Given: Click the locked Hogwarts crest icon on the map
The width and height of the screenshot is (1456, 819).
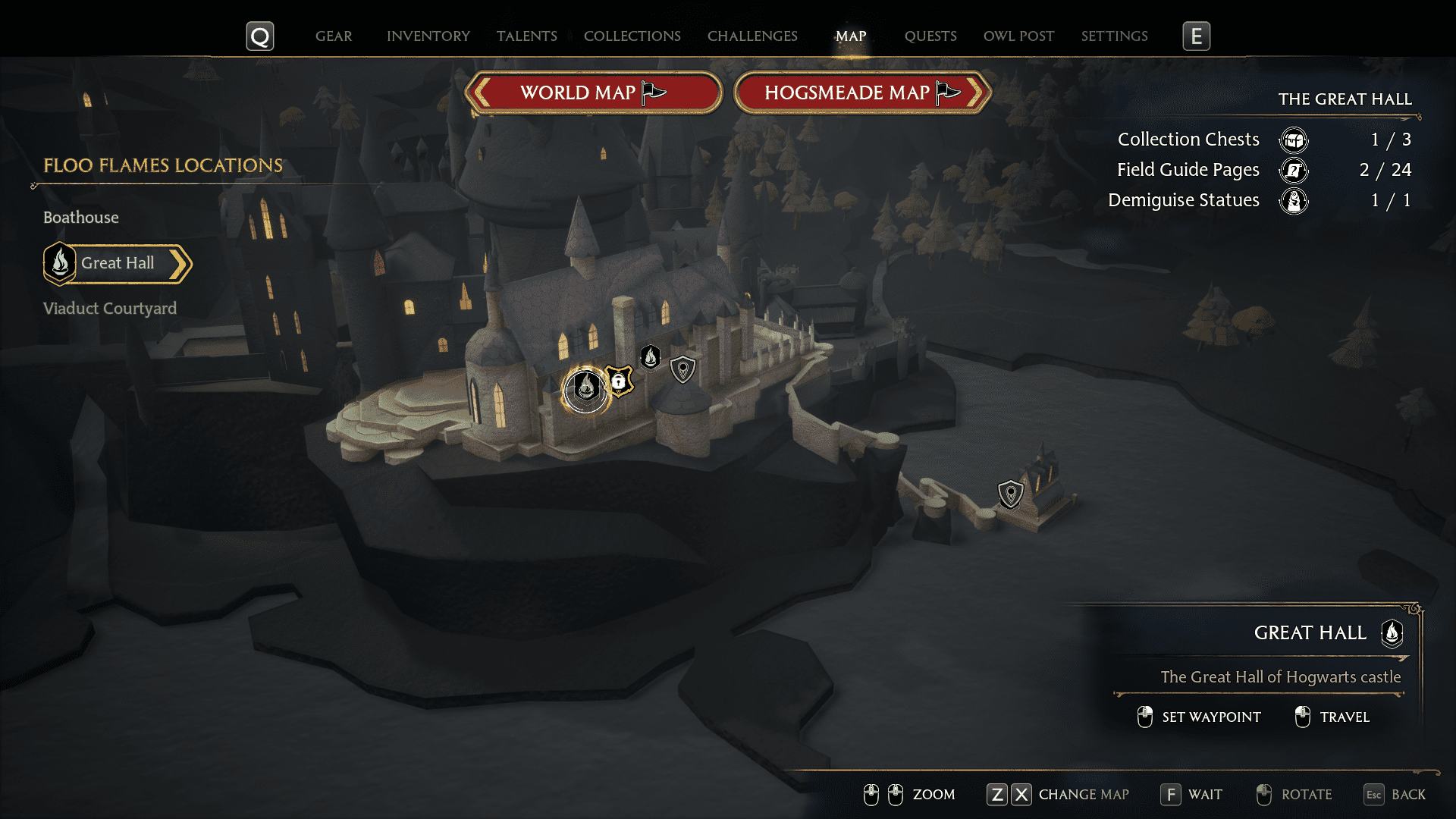Looking at the screenshot, I should pos(620,381).
